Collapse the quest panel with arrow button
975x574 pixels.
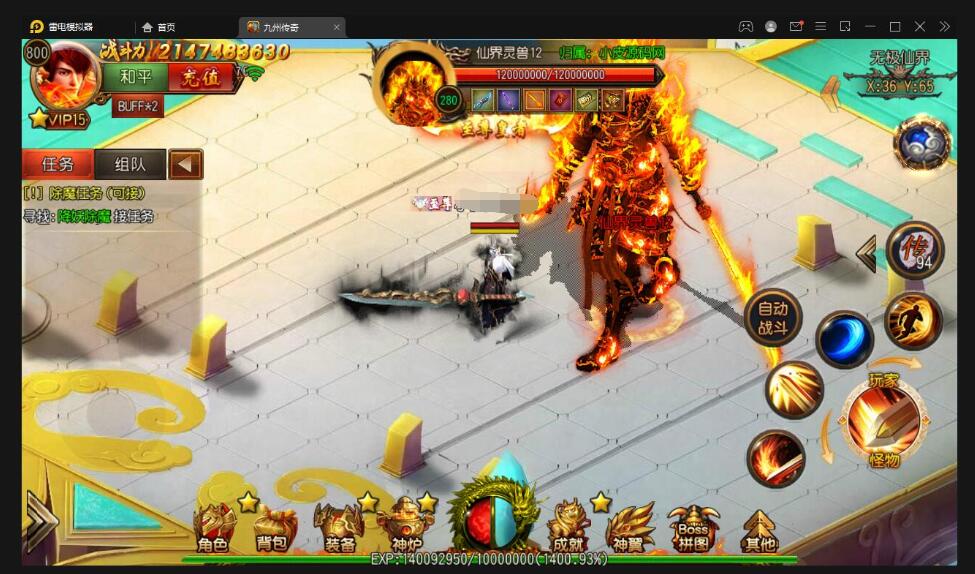pos(185,164)
